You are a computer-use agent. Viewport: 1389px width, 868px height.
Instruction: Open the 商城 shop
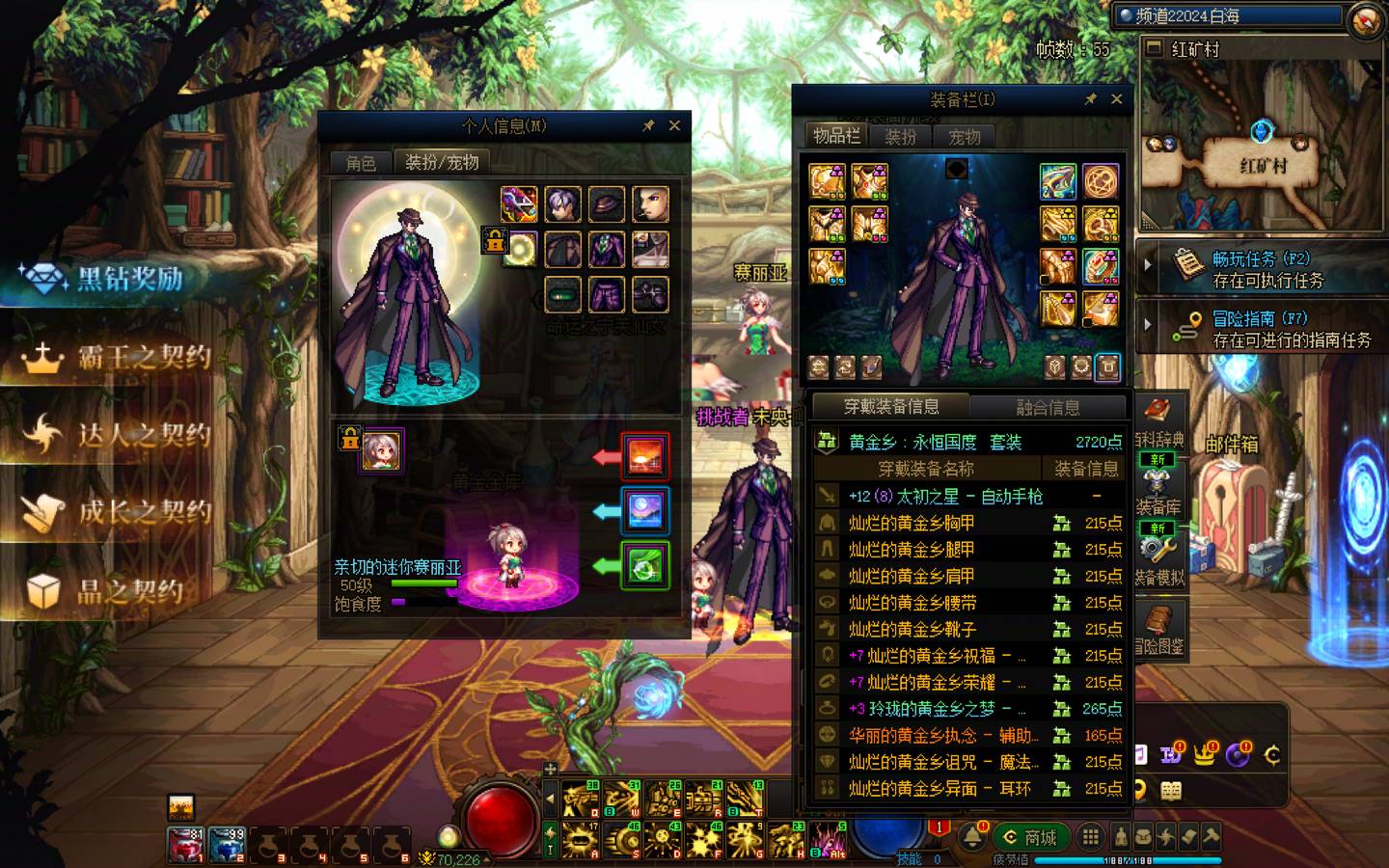pyautogui.click(x=1030, y=837)
